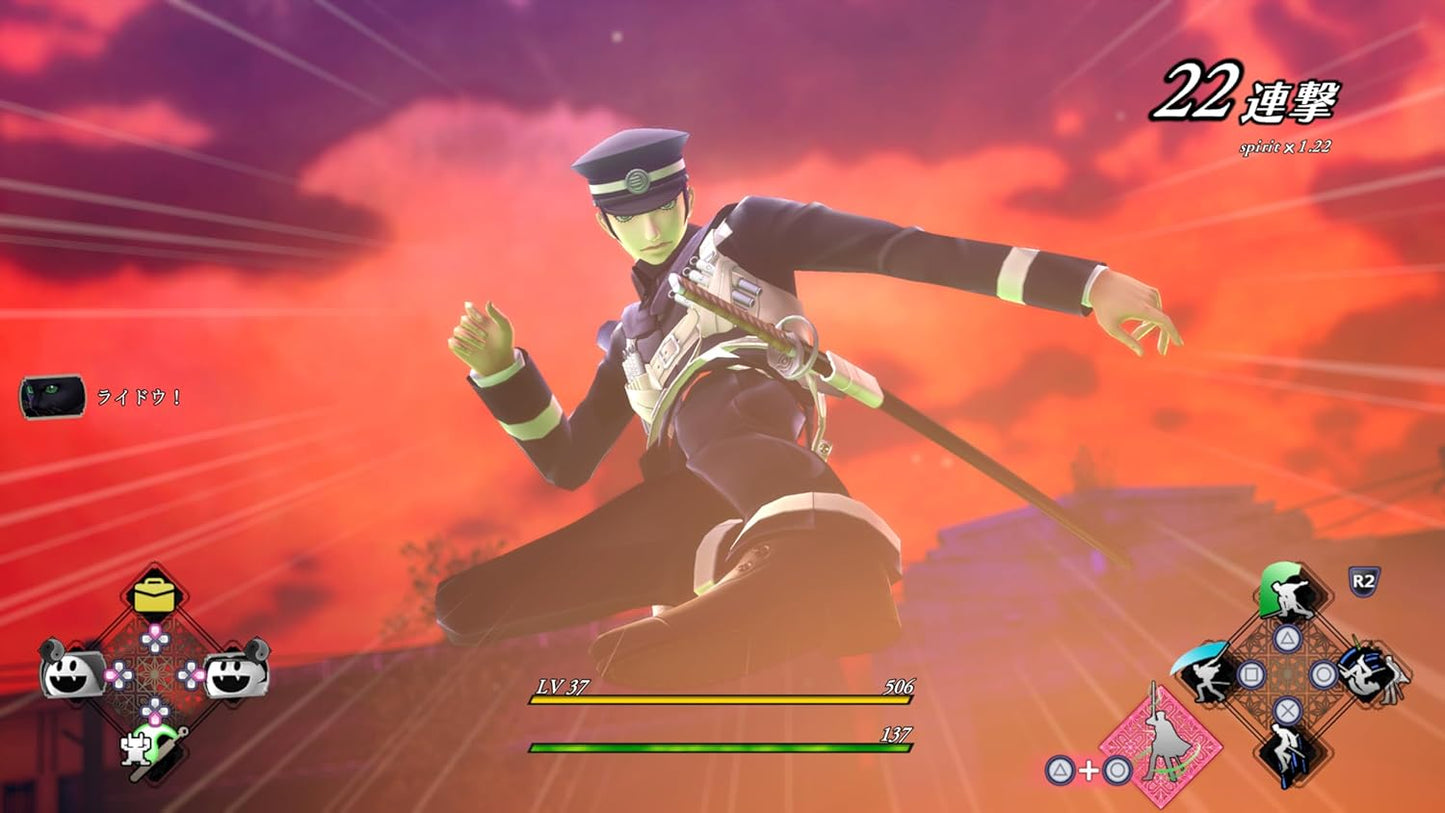Summon the right Jack Frost demon icon

pos(235,673)
